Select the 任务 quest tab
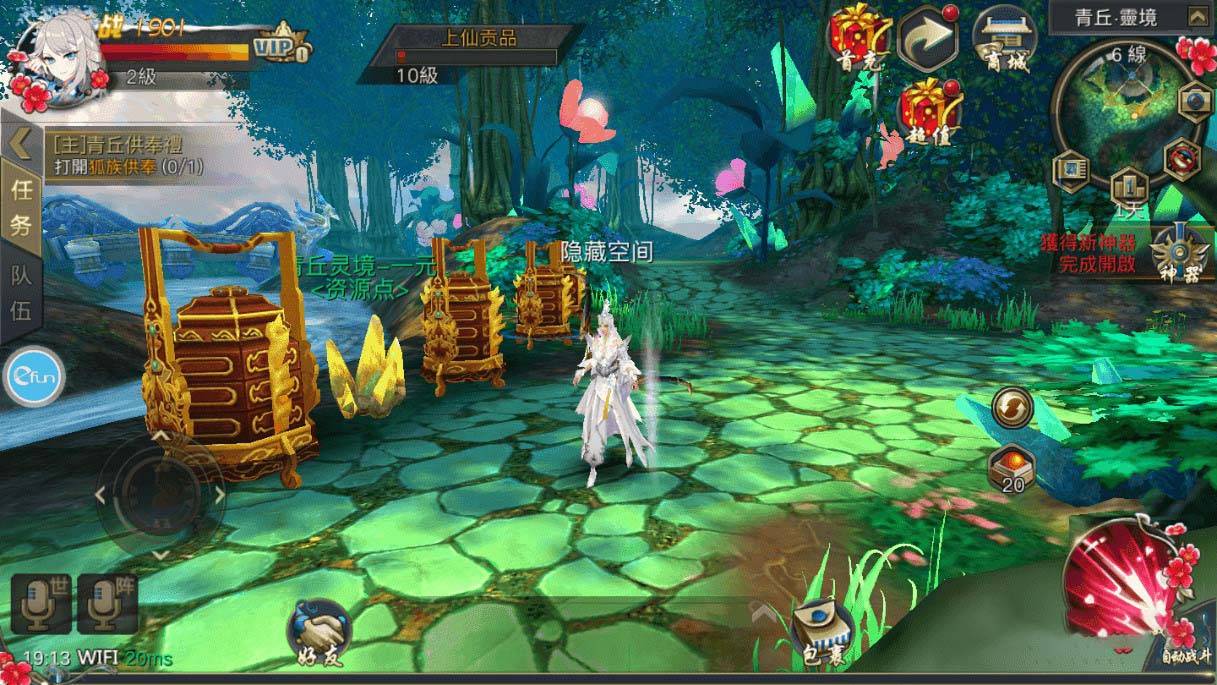The width and height of the screenshot is (1217, 685). pyautogui.click(x=20, y=207)
